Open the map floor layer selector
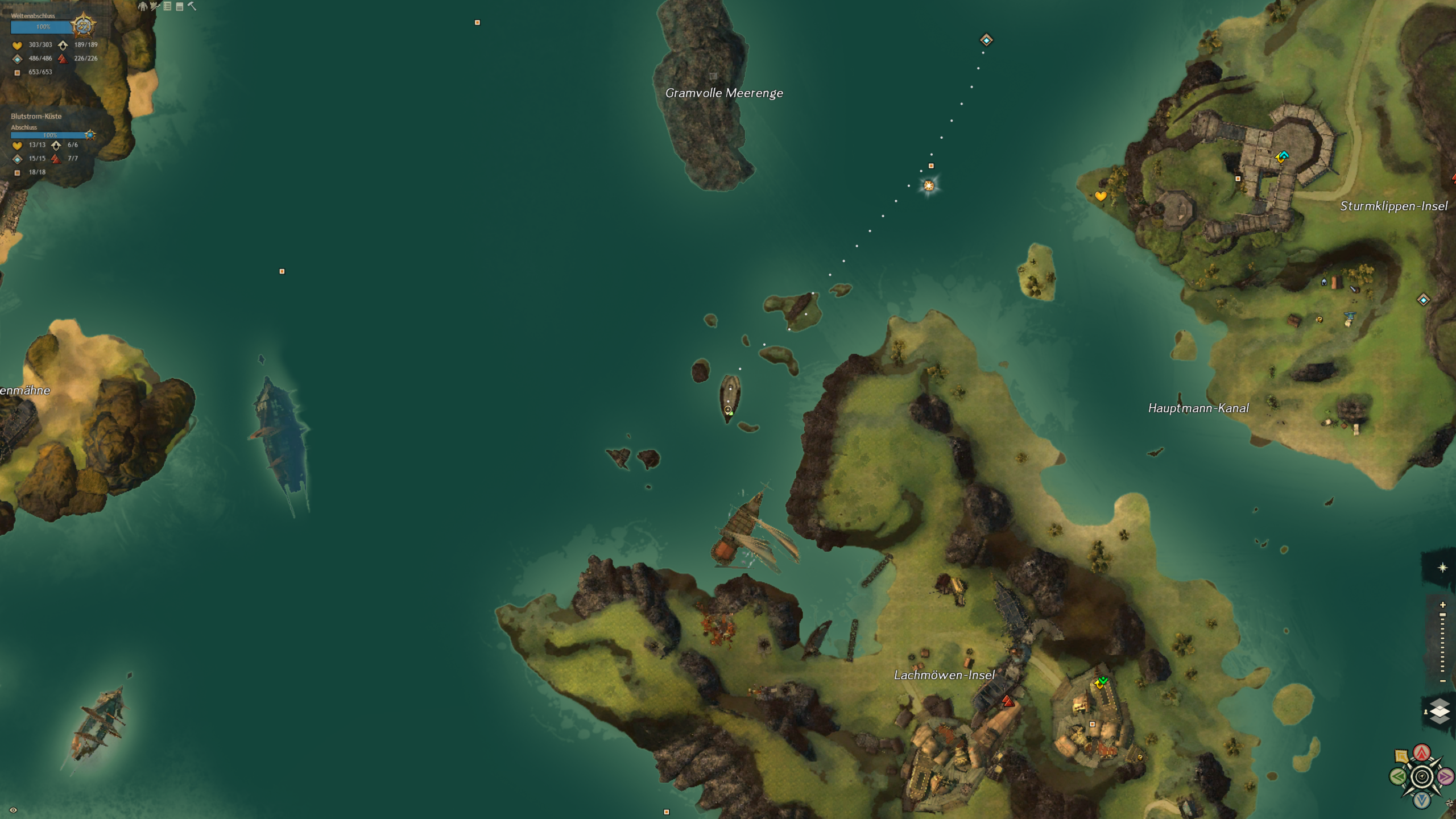1456x819 pixels. [x=1440, y=711]
